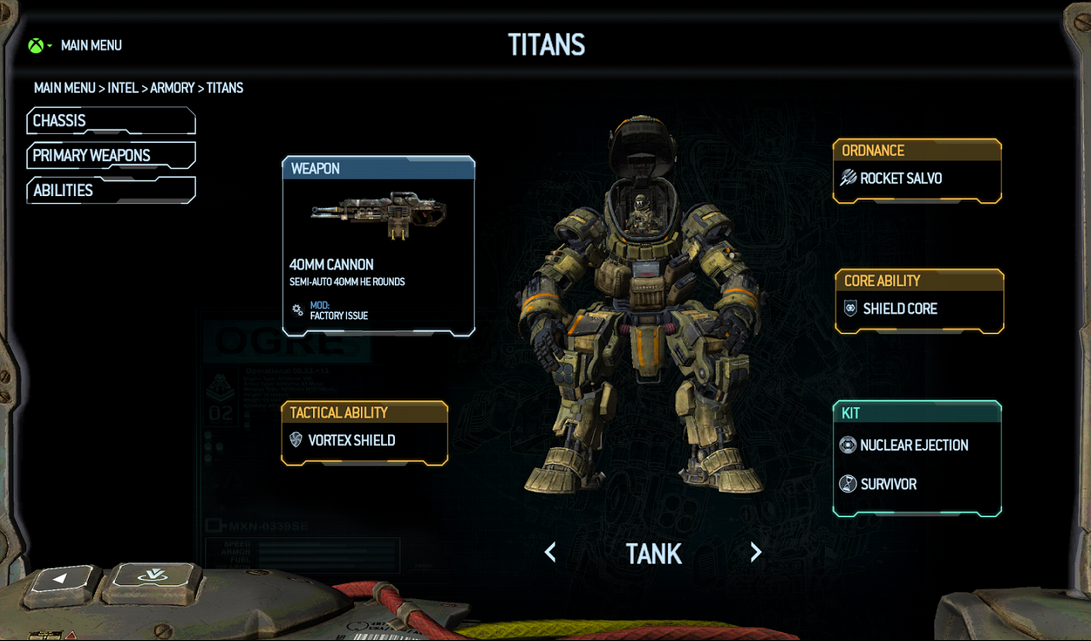Screen dimensions: 1091x641
Task: Go to Armory in the breadcrumb path
Action: click(172, 88)
